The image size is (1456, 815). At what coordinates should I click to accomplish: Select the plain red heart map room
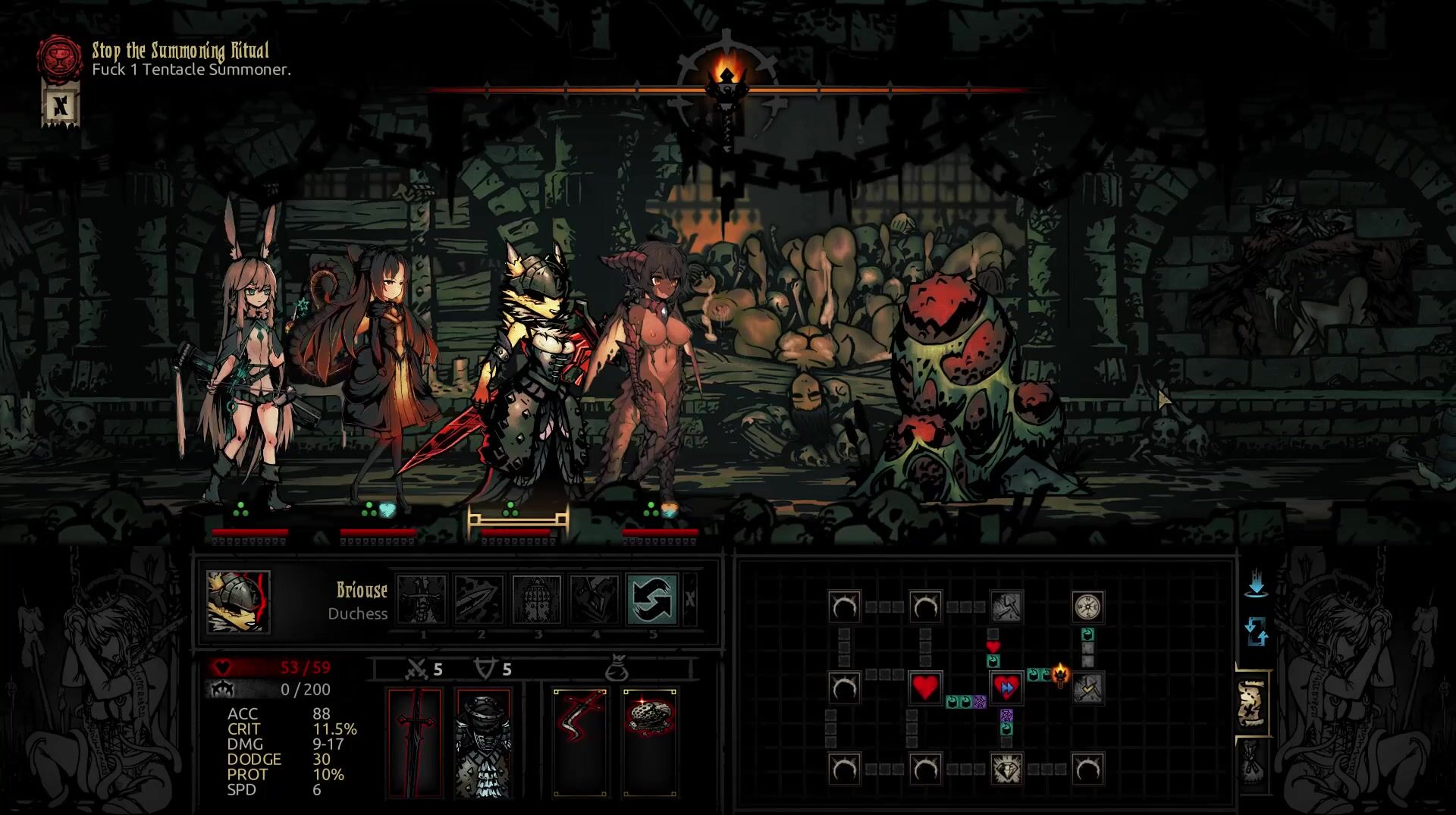925,688
